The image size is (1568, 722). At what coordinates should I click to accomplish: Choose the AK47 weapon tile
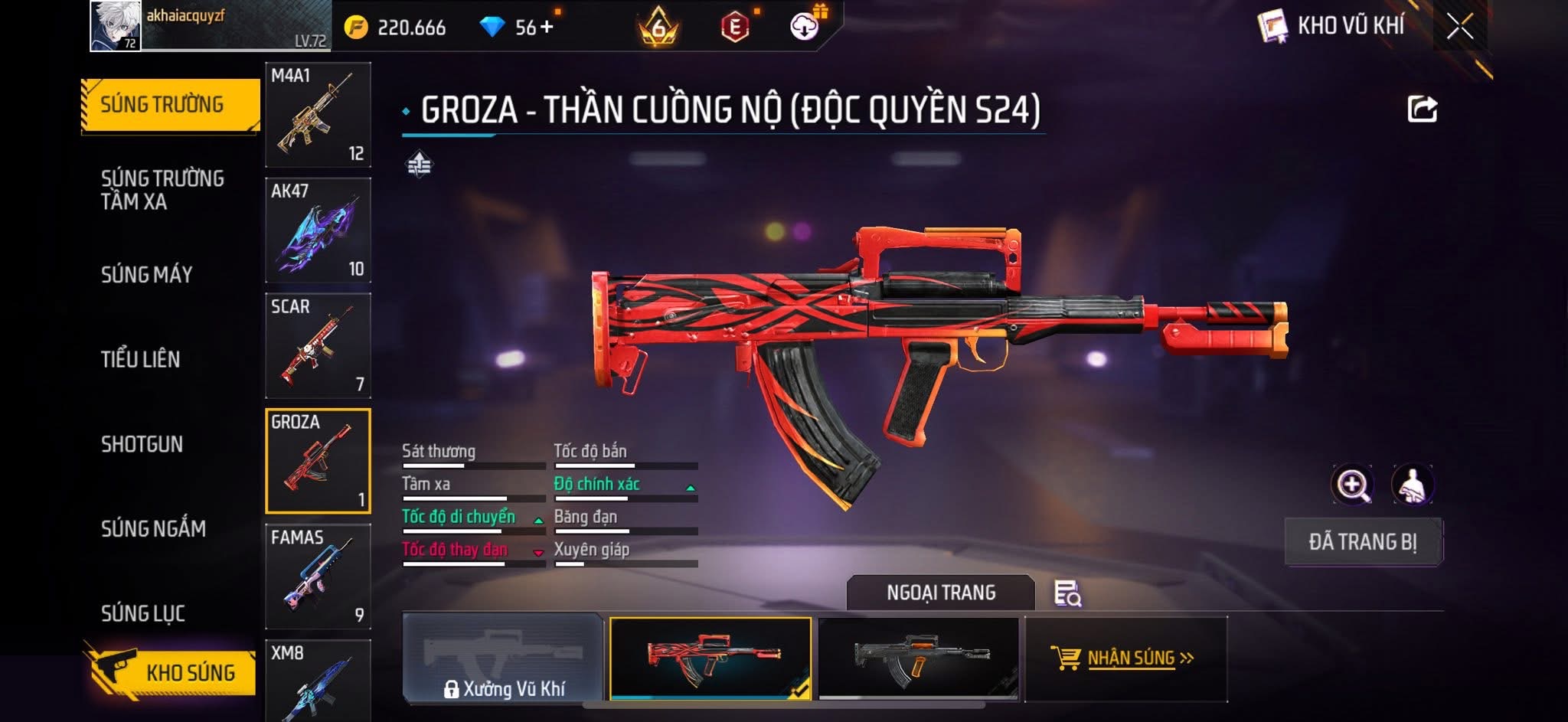[318, 230]
